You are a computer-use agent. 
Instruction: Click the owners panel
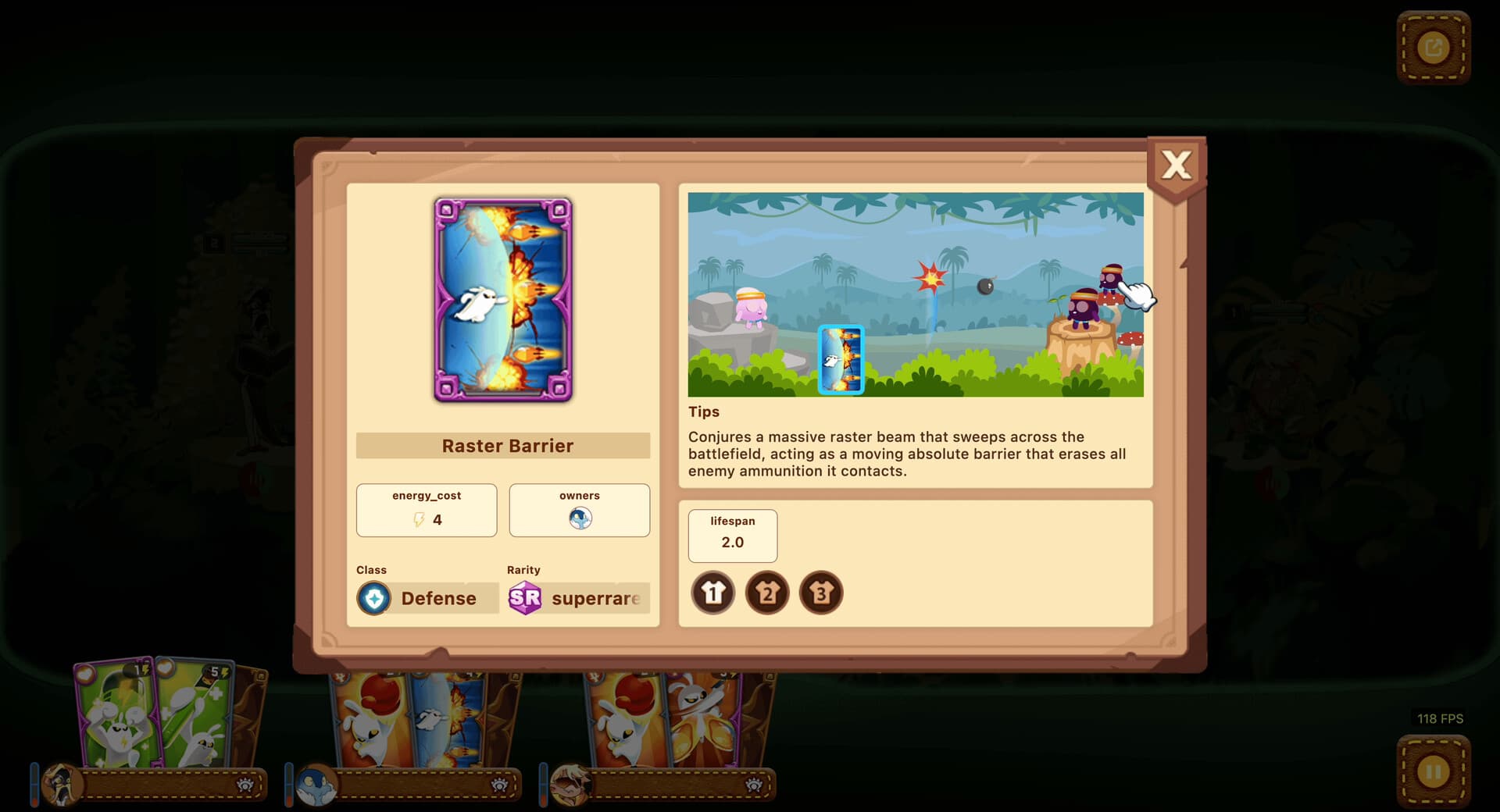pos(579,510)
